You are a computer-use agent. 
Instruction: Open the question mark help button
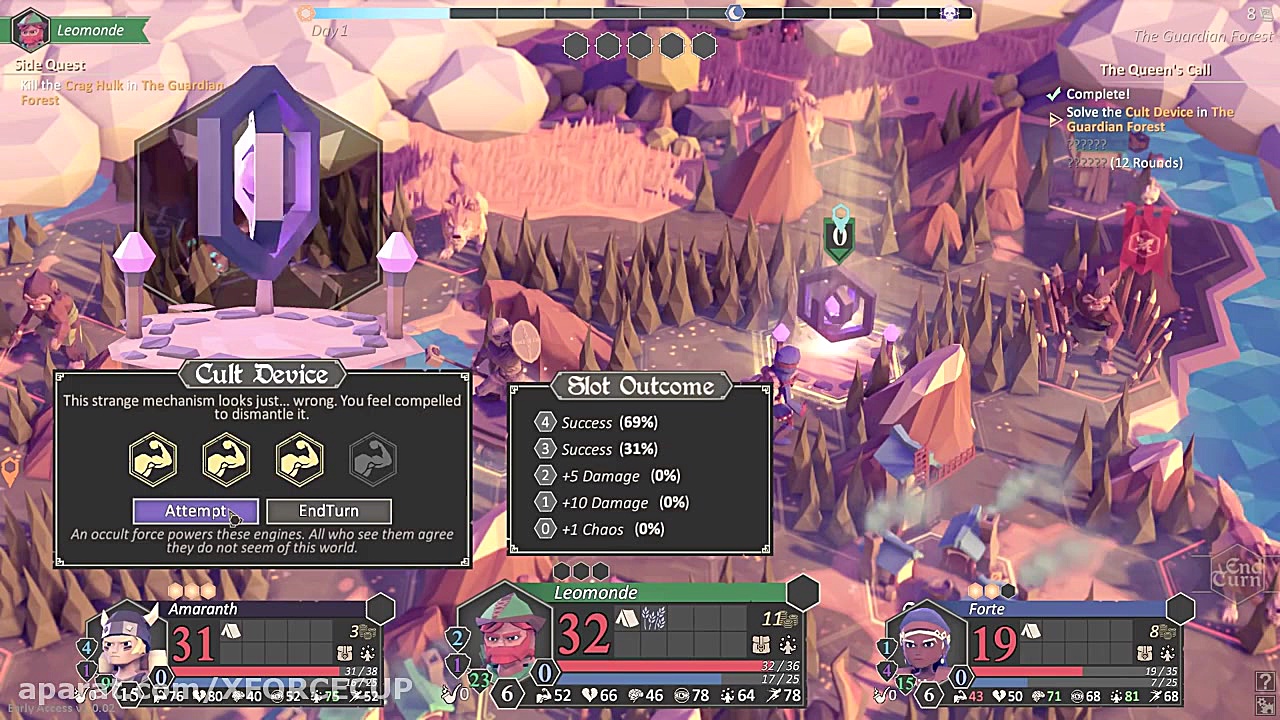tap(1265, 681)
